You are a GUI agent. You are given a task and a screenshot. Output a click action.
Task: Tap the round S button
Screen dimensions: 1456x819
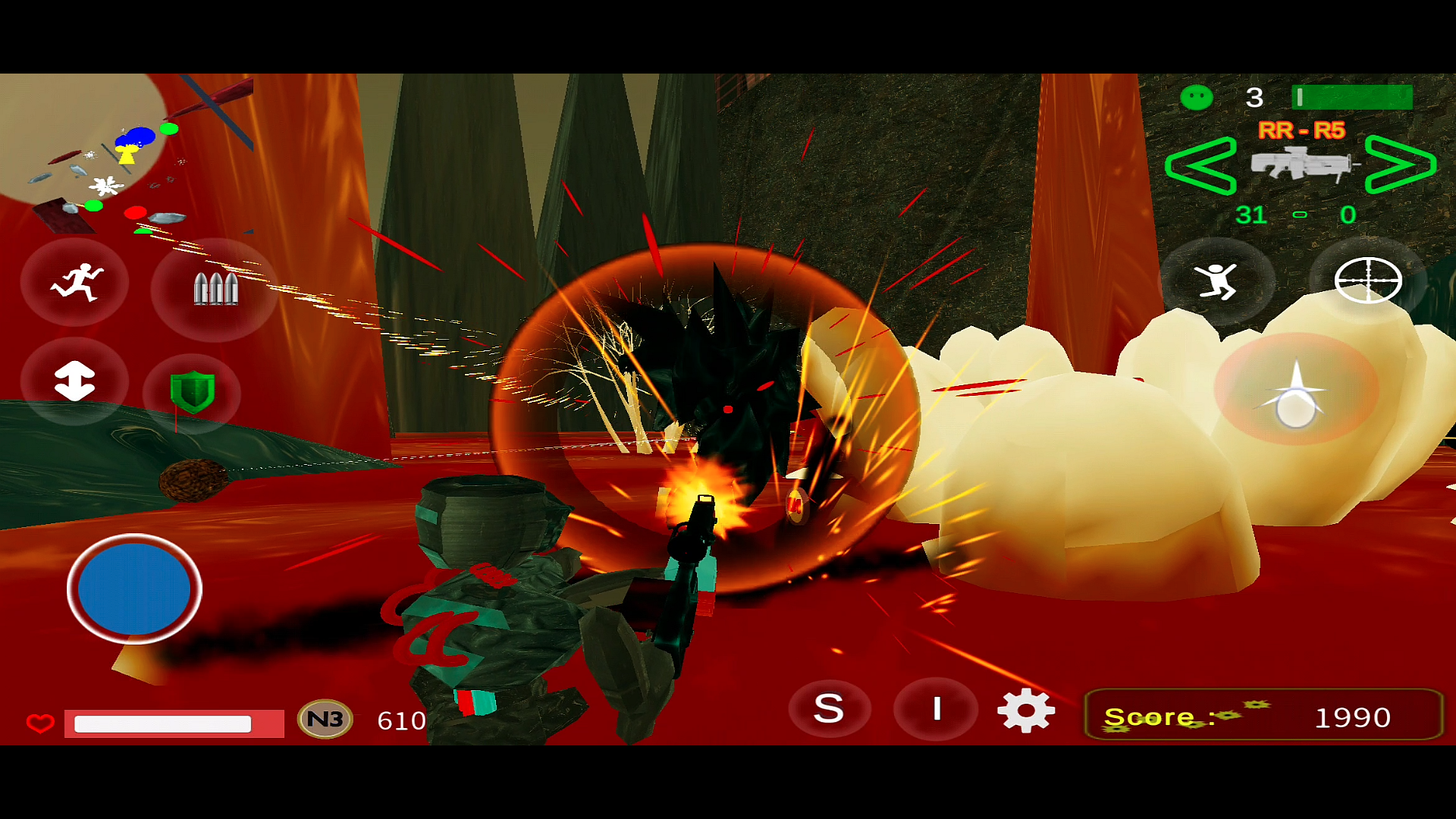click(x=829, y=709)
